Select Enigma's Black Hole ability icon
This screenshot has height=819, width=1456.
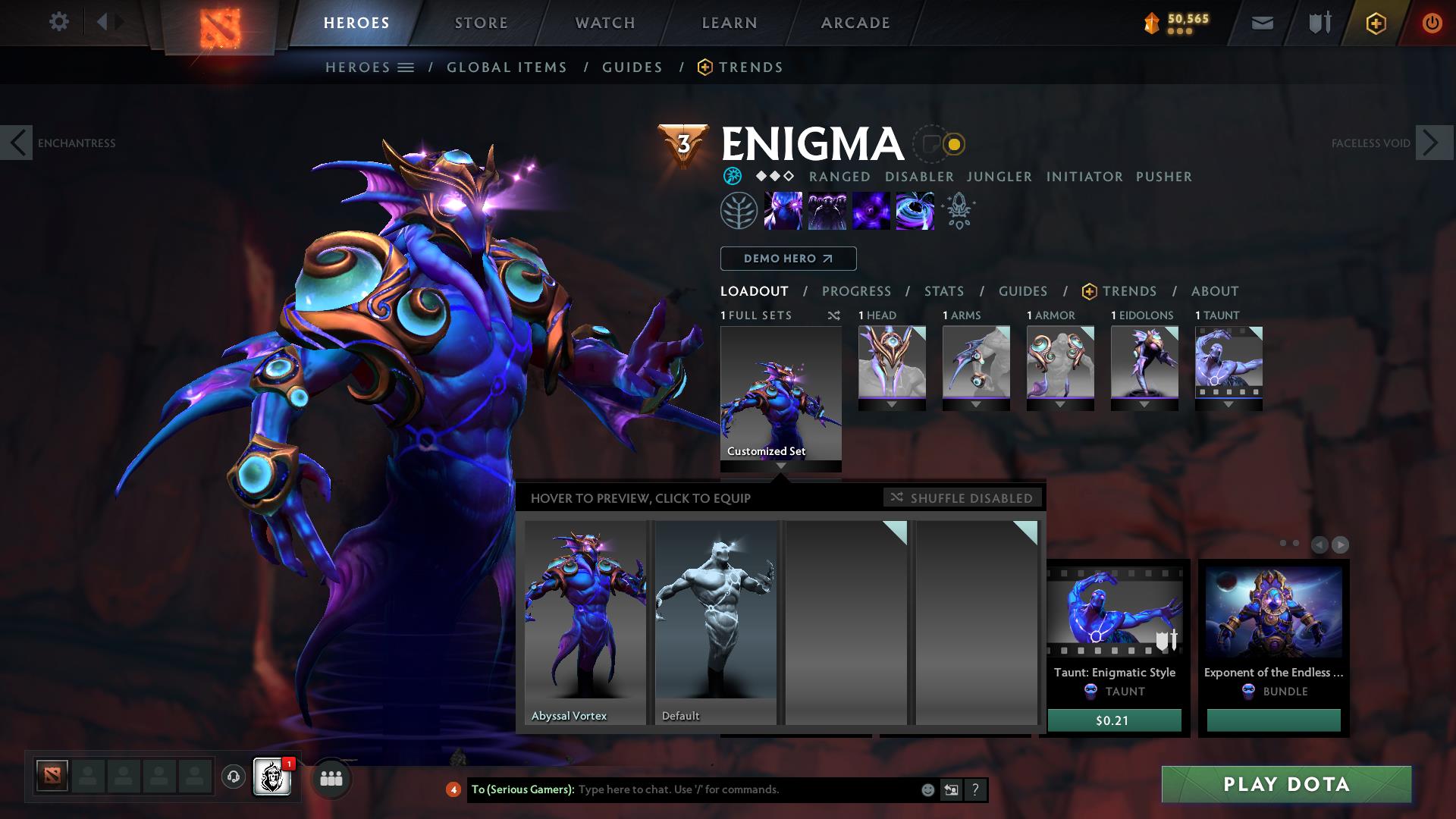(x=915, y=211)
